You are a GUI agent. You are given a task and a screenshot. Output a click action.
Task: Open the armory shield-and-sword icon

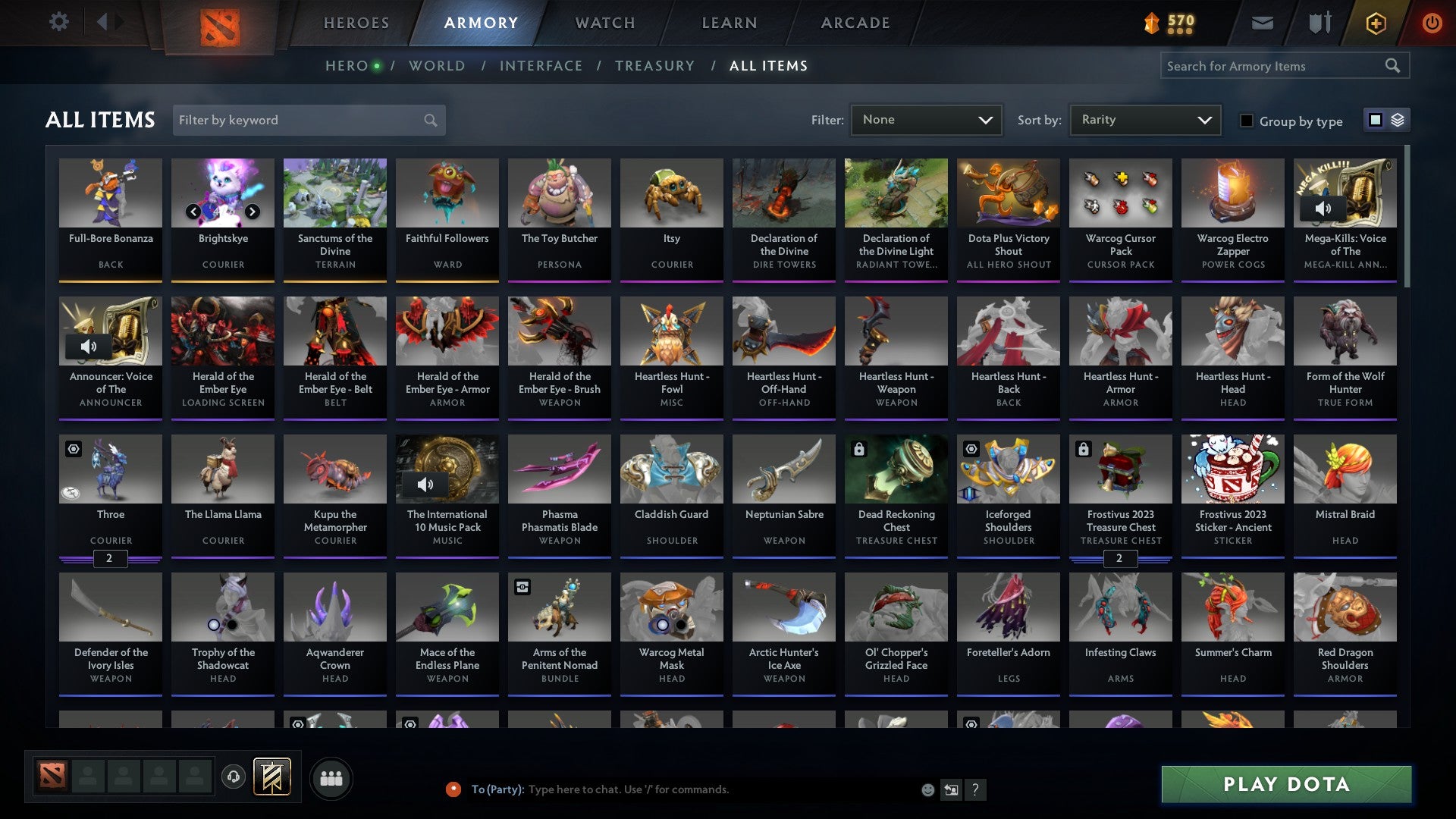pyautogui.click(x=1319, y=23)
